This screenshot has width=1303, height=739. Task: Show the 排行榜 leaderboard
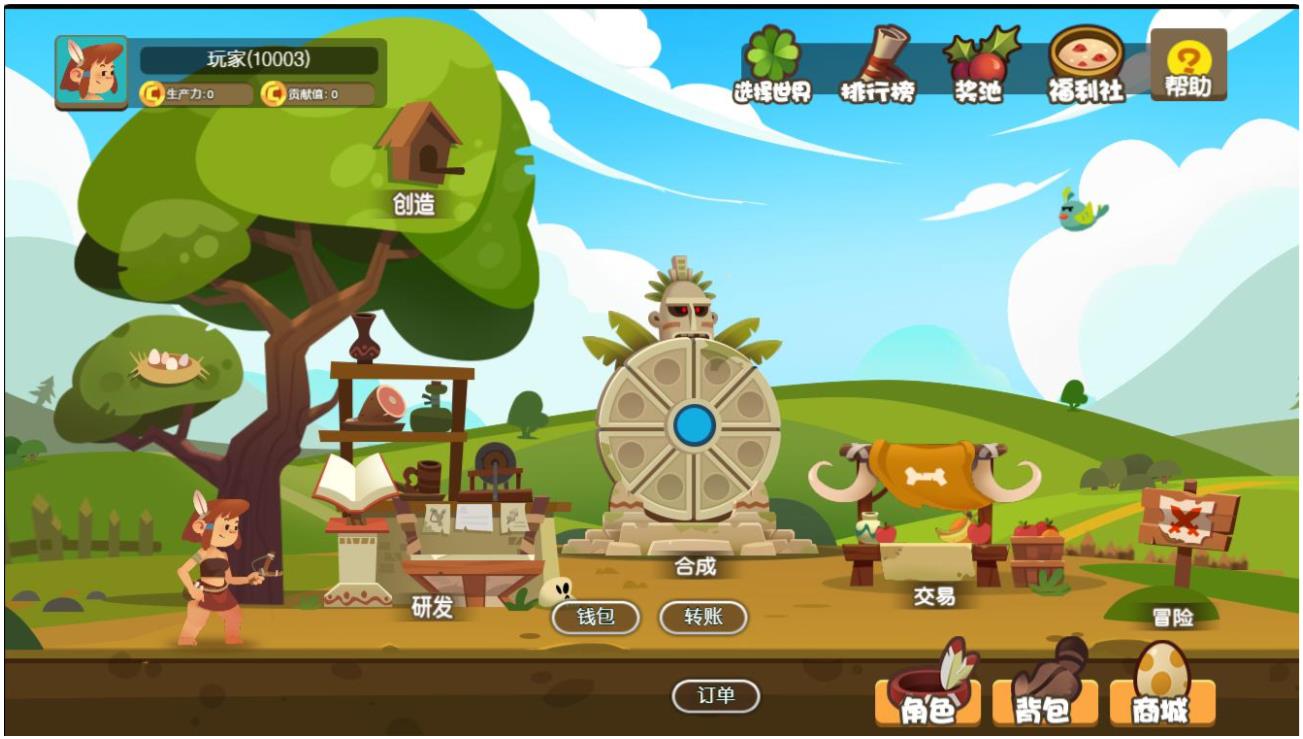click(x=876, y=65)
